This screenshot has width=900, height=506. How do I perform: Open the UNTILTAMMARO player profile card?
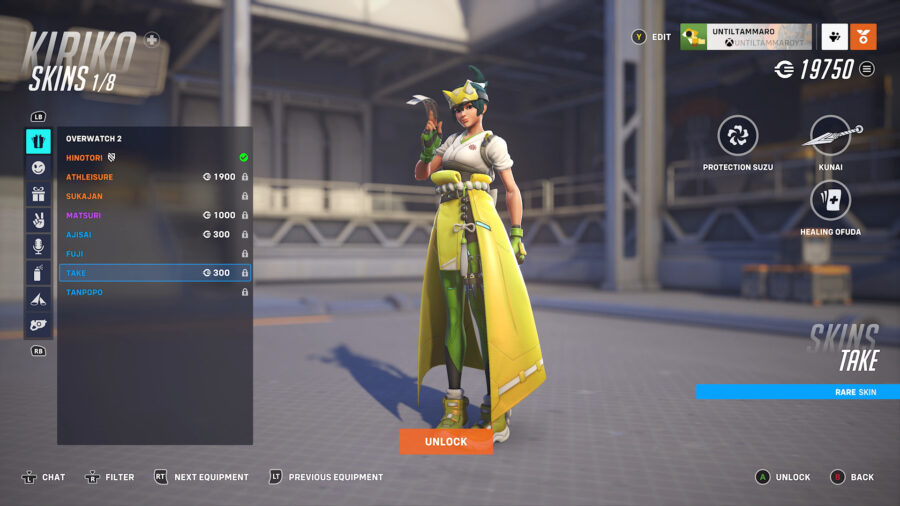click(x=745, y=37)
